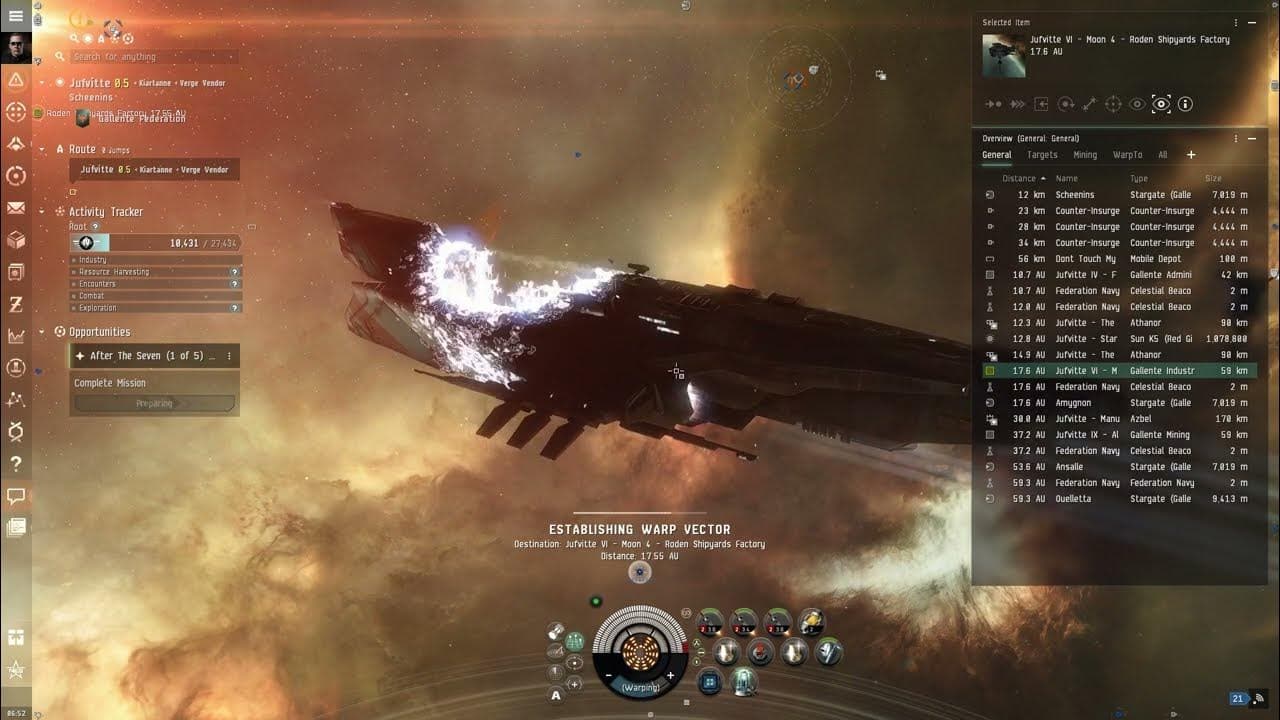The height and width of the screenshot is (720, 1280).
Task: Select the After The Seven opportunity
Action: (152, 356)
